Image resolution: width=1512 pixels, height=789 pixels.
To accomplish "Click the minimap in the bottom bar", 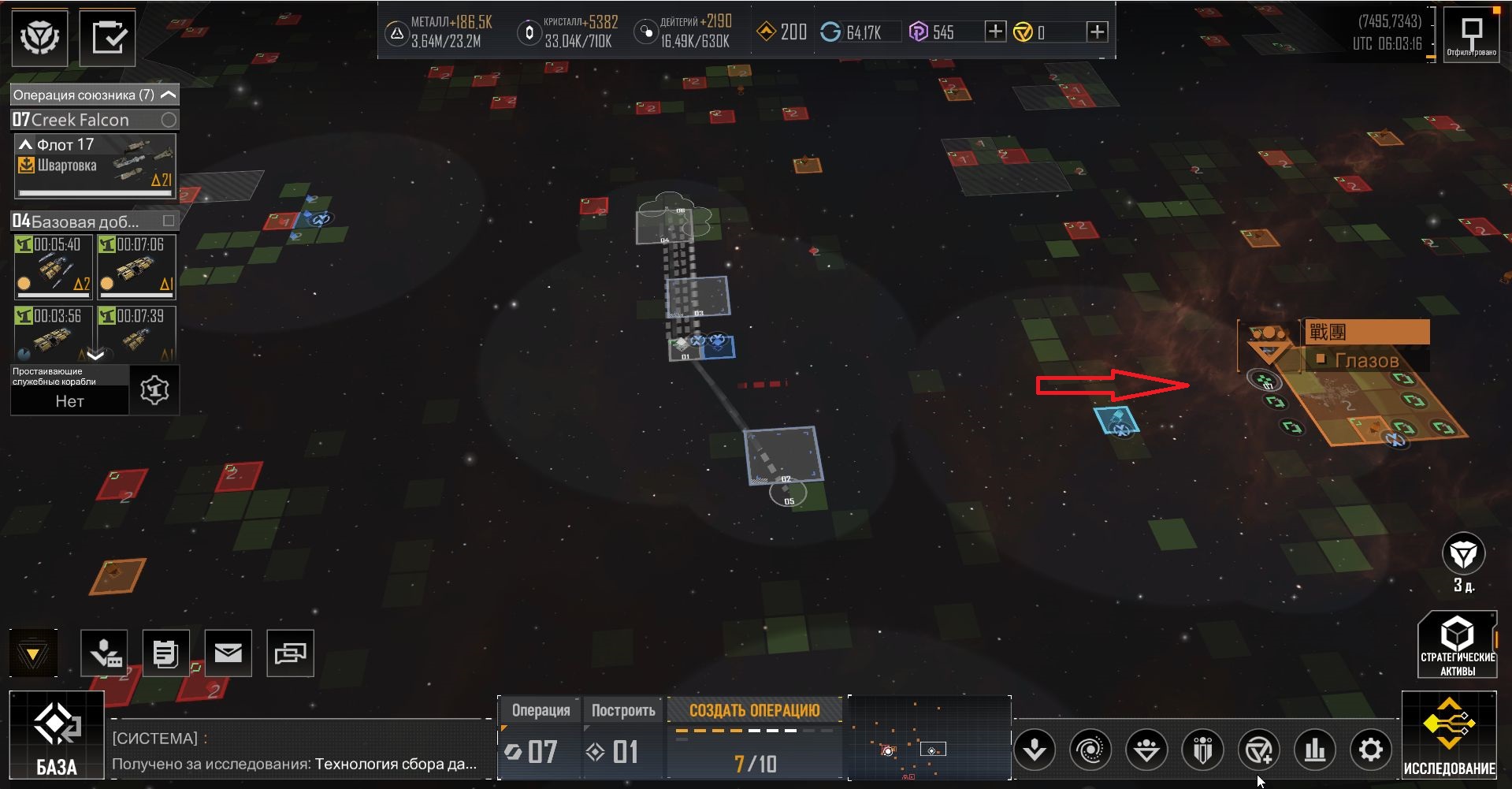I will 930,738.
